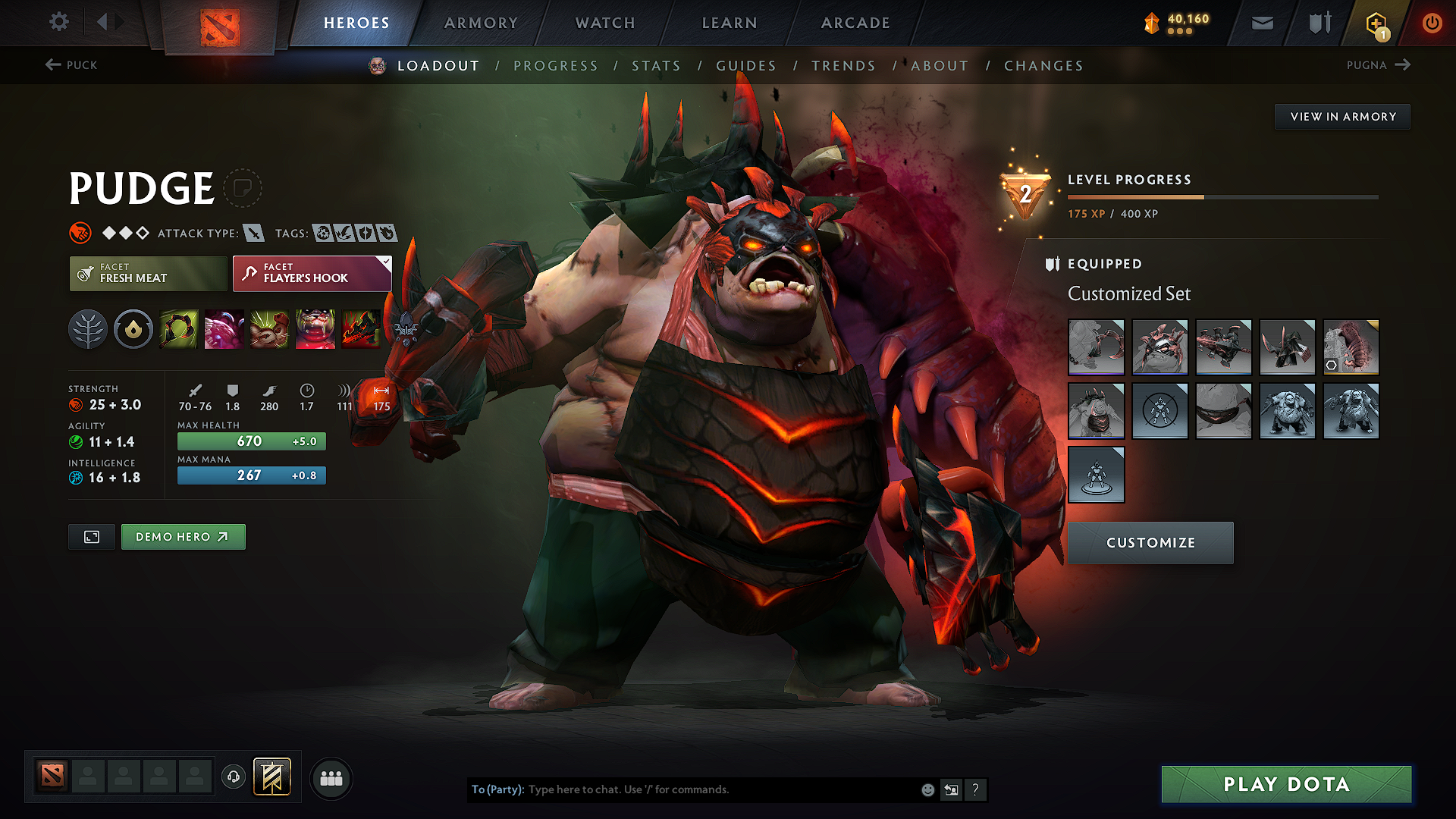This screenshot has width=1456, height=819.
Task: Open VIEW IN ARMORY
Action: click(1342, 116)
